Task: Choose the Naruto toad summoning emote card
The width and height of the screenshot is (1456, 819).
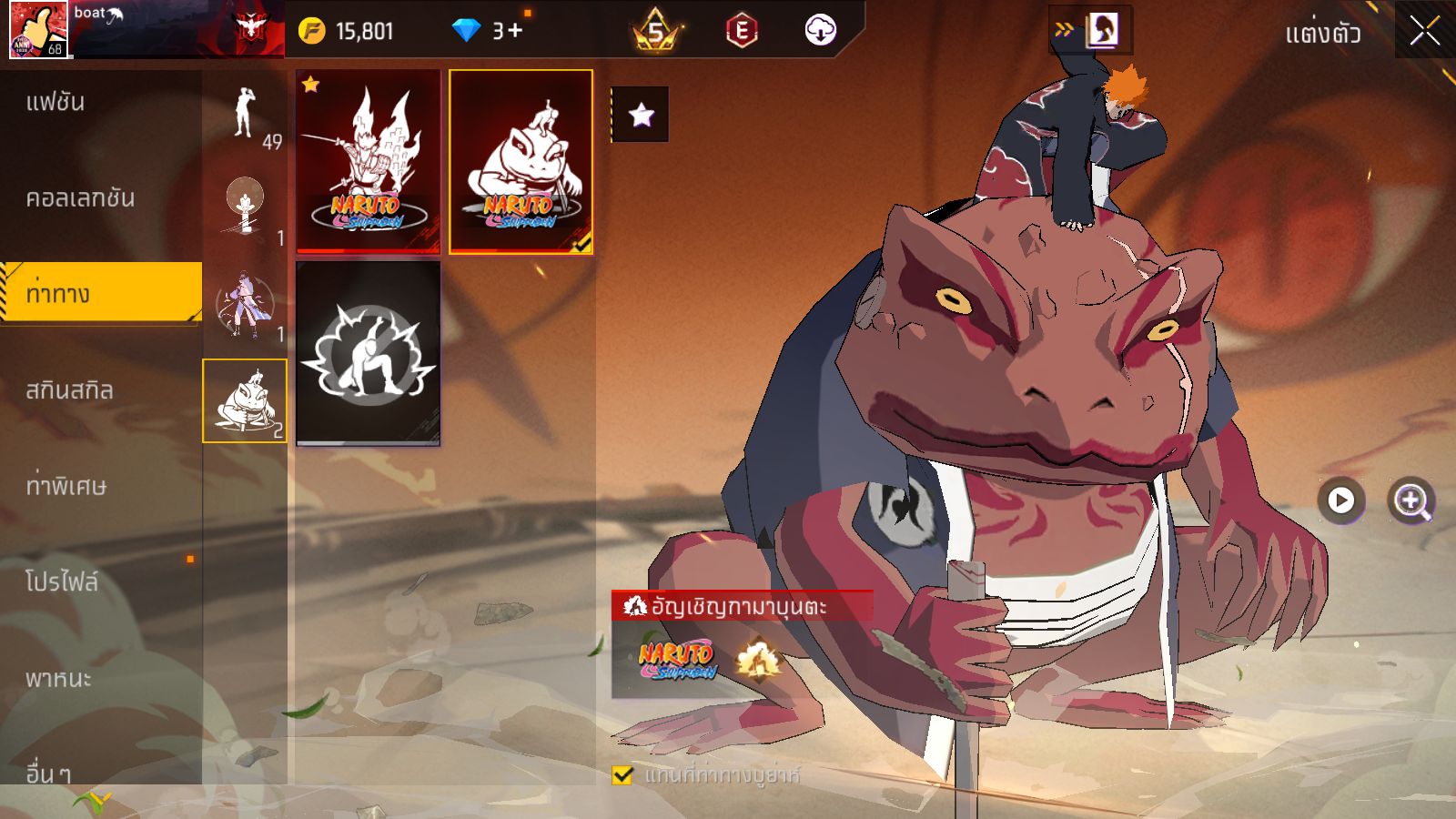Action: [x=521, y=161]
